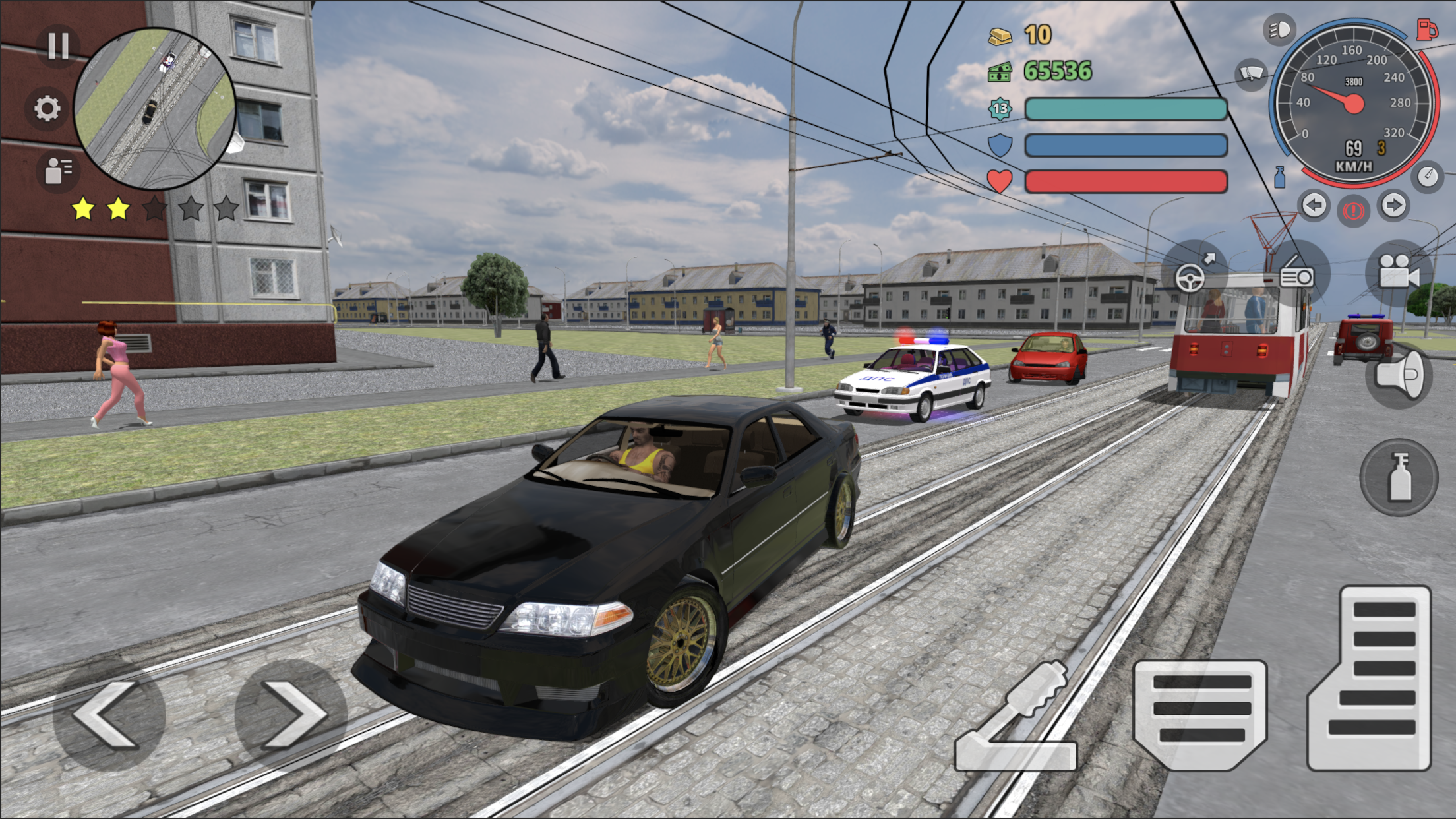Image resolution: width=1456 pixels, height=819 pixels.
Task: Tap the small clock gauge icon beside speedometer
Action: [1426, 175]
